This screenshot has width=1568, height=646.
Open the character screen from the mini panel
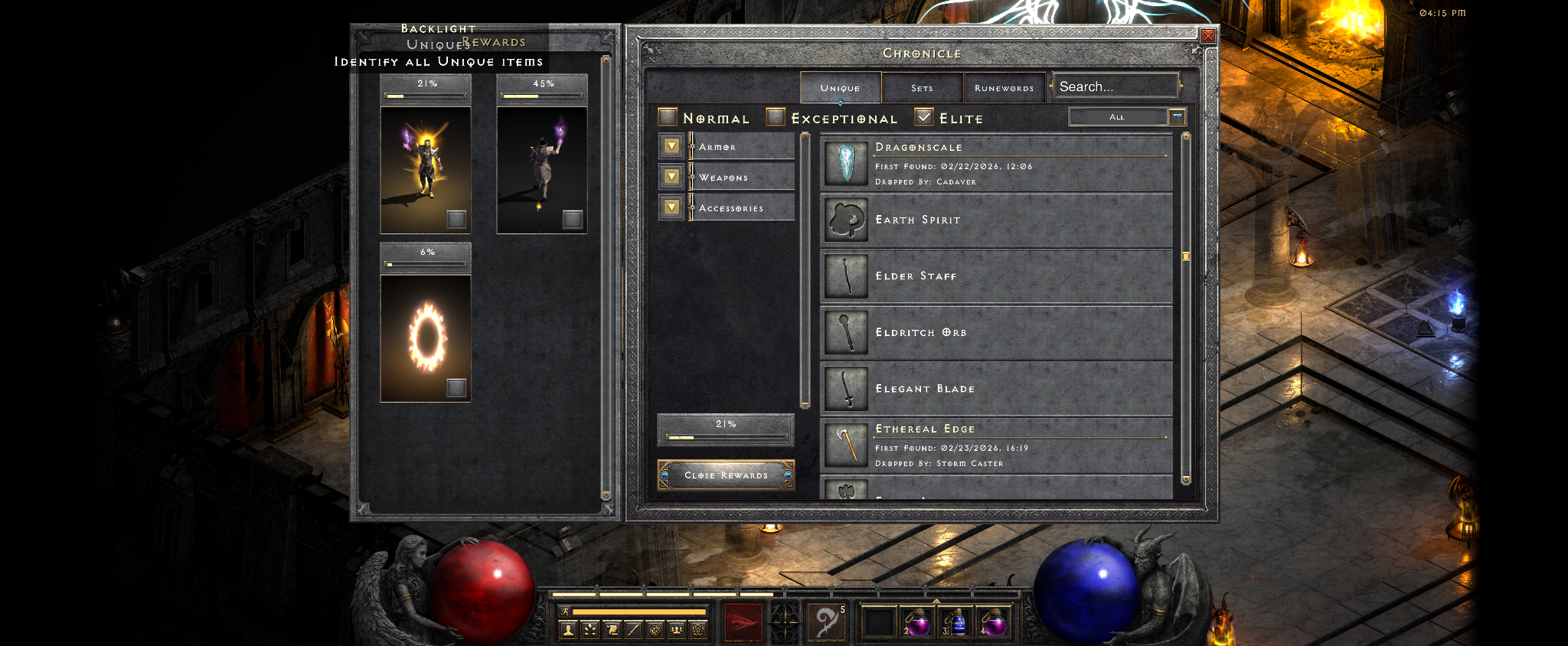click(568, 630)
